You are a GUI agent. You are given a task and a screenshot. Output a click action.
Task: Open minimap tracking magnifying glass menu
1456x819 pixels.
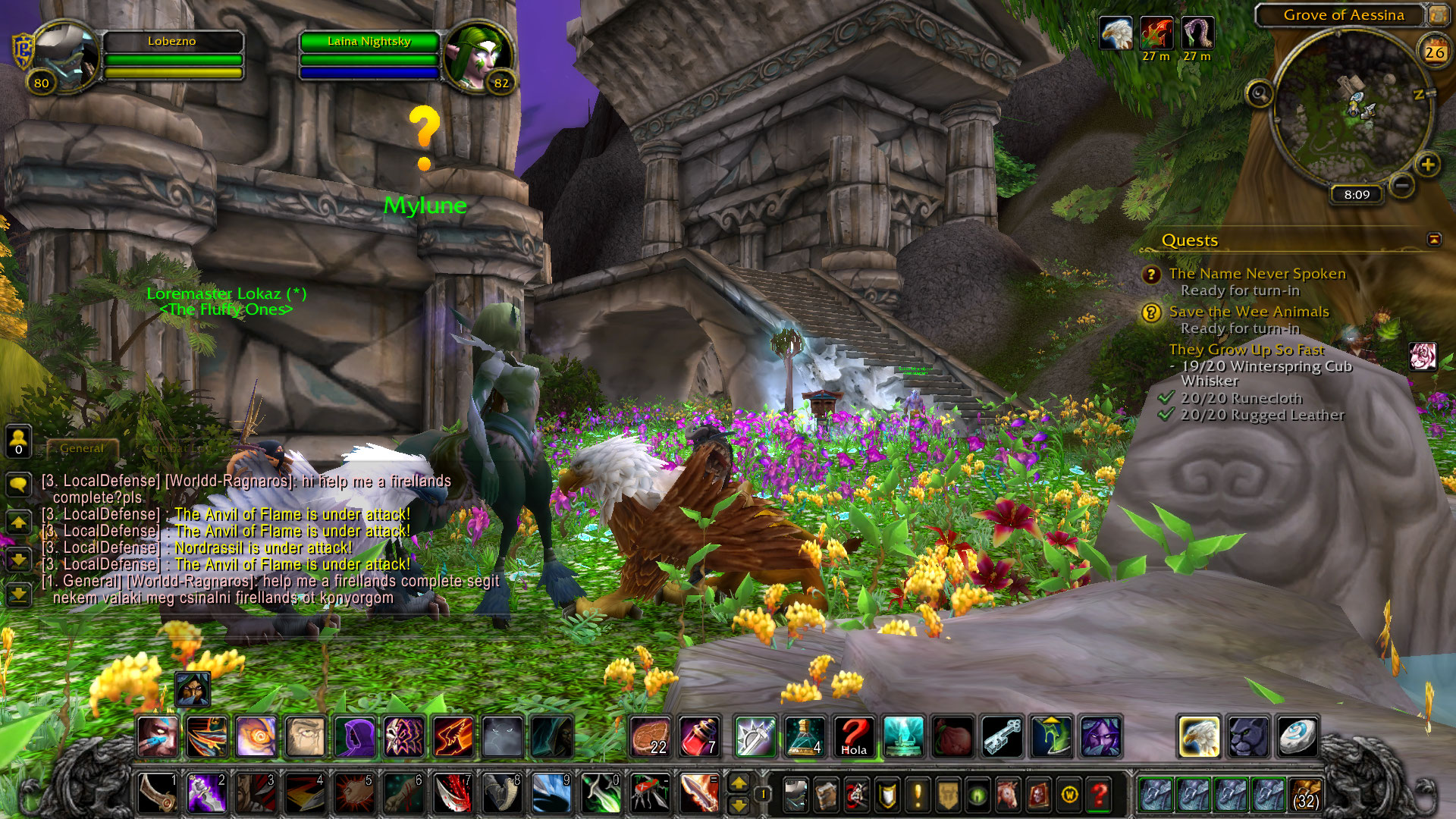click(1260, 94)
